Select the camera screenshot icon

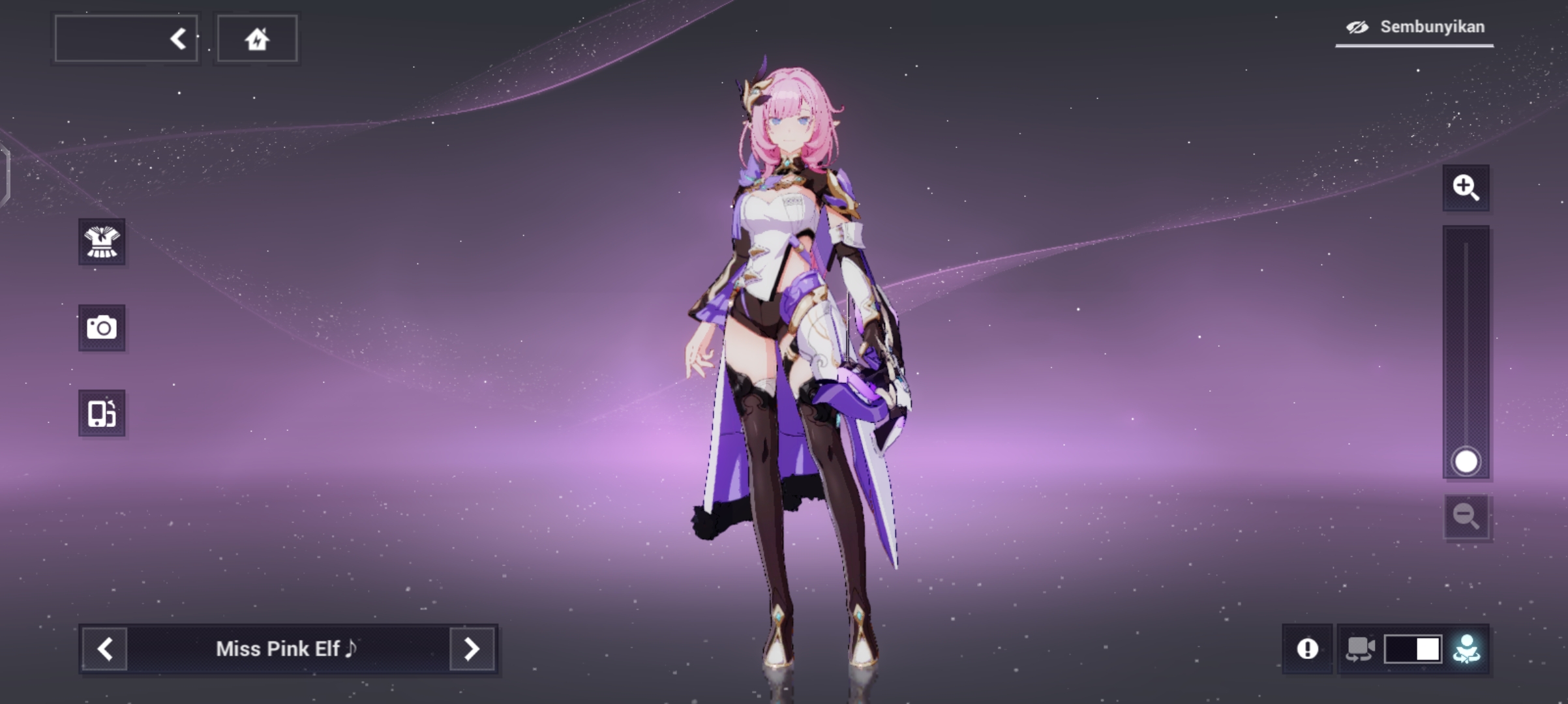pyautogui.click(x=101, y=329)
